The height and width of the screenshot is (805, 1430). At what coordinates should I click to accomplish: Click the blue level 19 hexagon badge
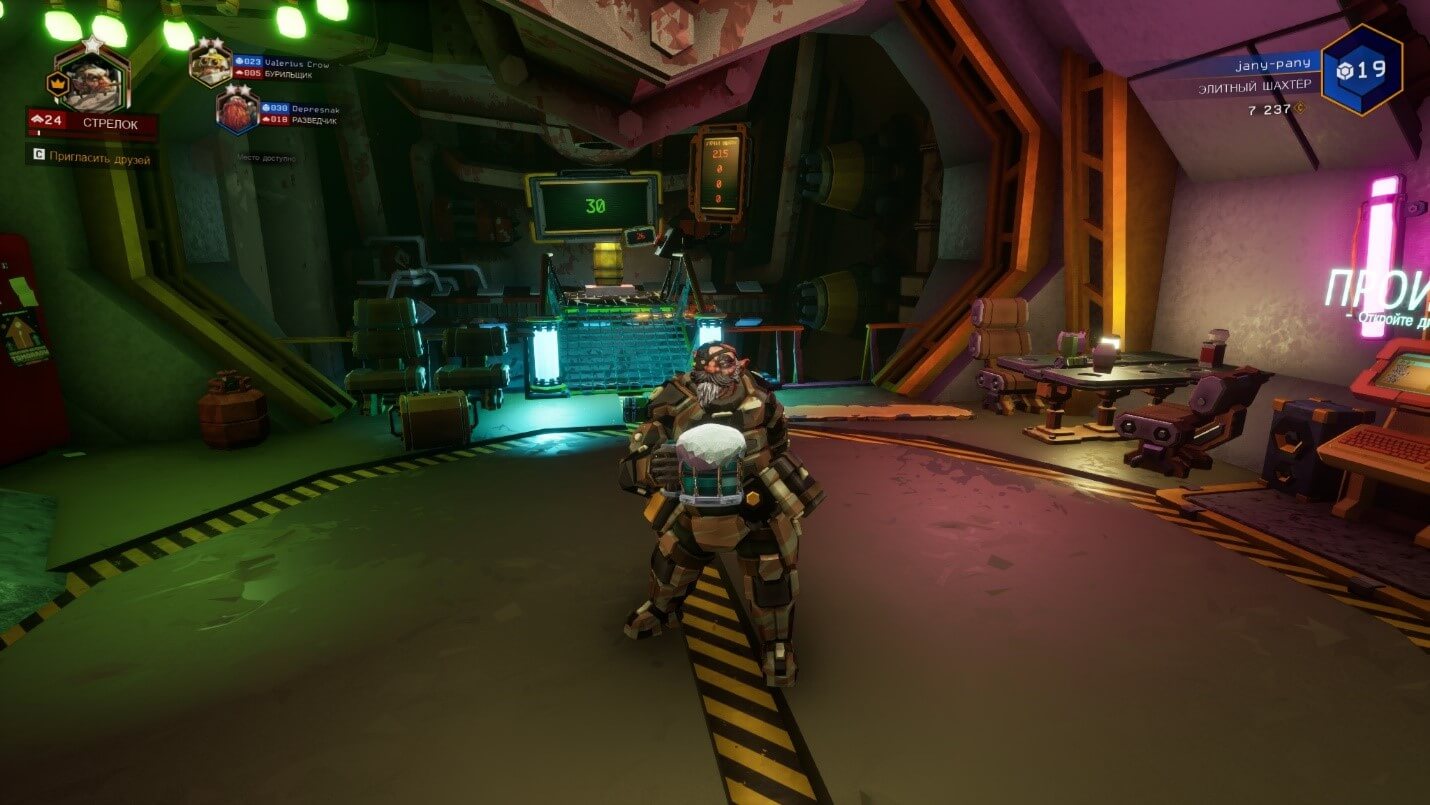[x=1359, y=69]
